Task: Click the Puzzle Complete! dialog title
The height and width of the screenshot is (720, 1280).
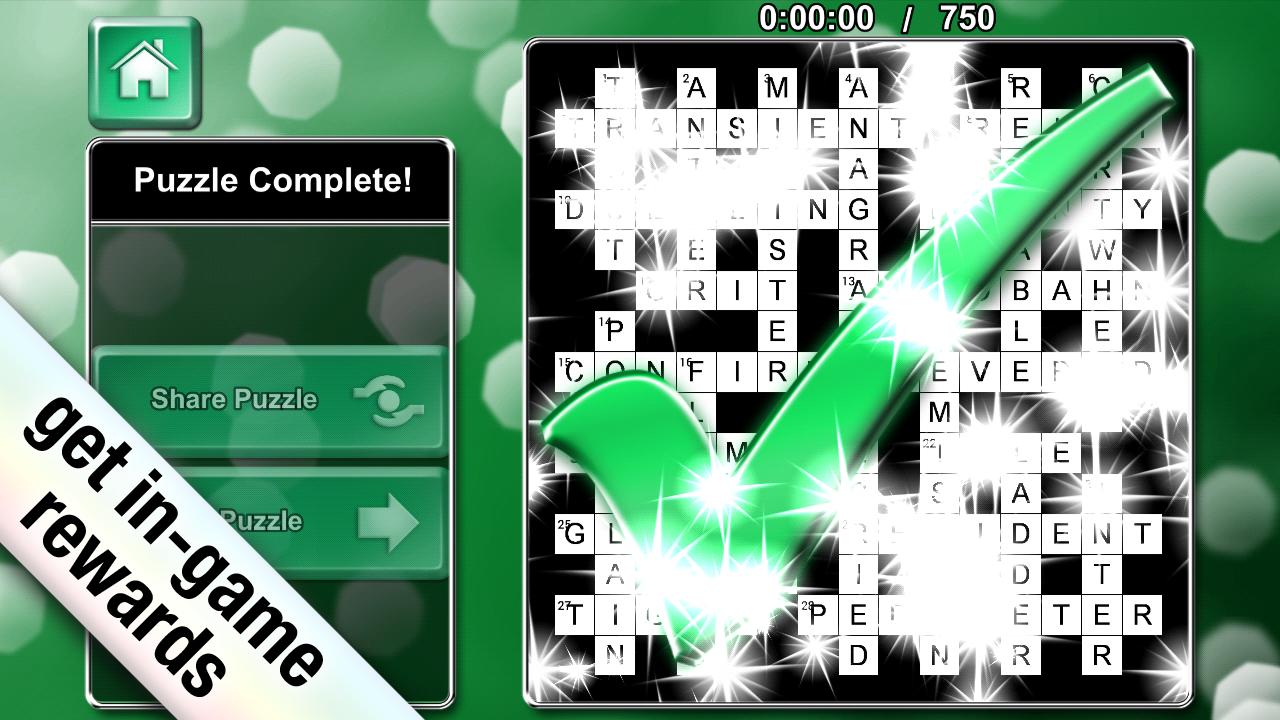Action: (x=270, y=180)
